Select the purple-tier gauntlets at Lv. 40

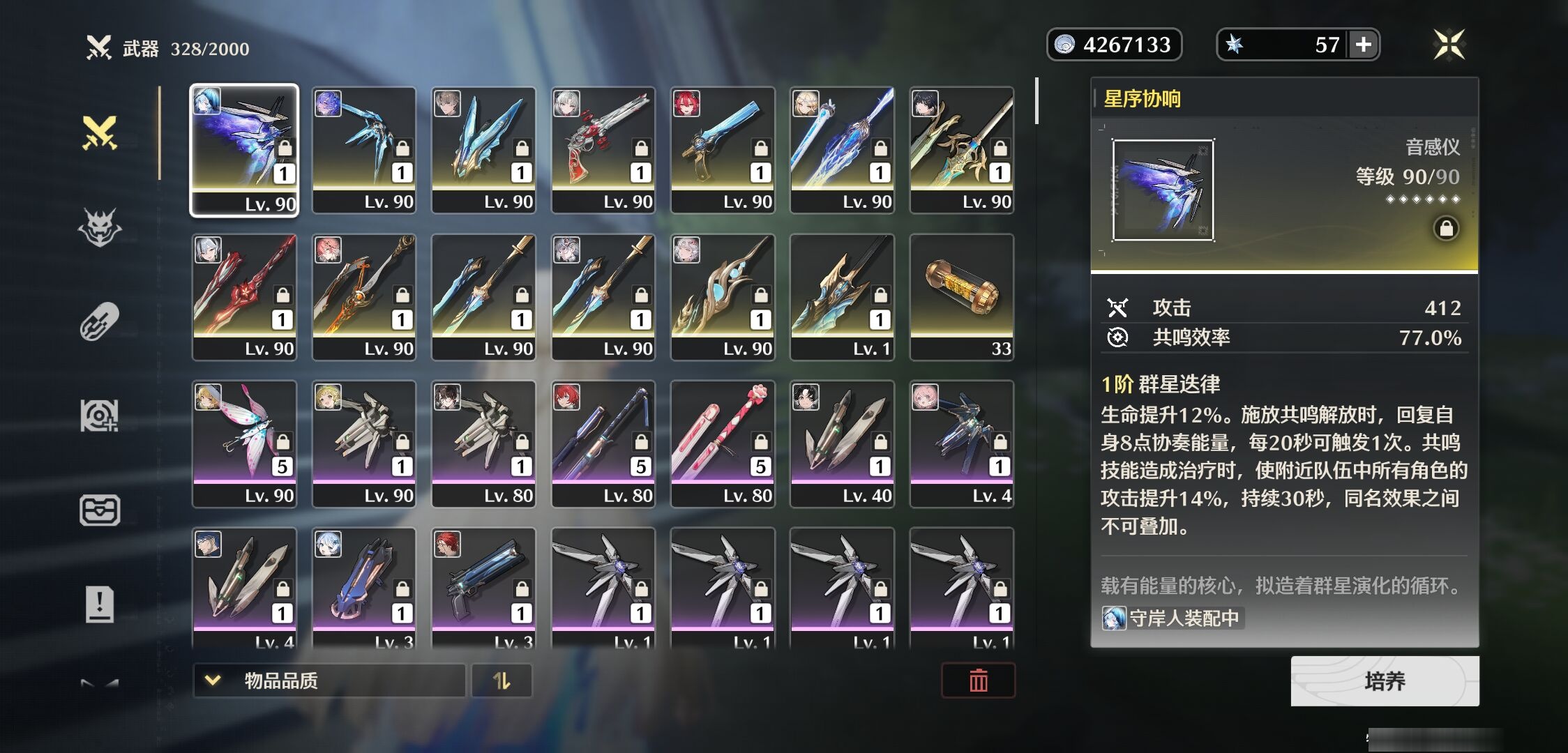click(x=842, y=444)
